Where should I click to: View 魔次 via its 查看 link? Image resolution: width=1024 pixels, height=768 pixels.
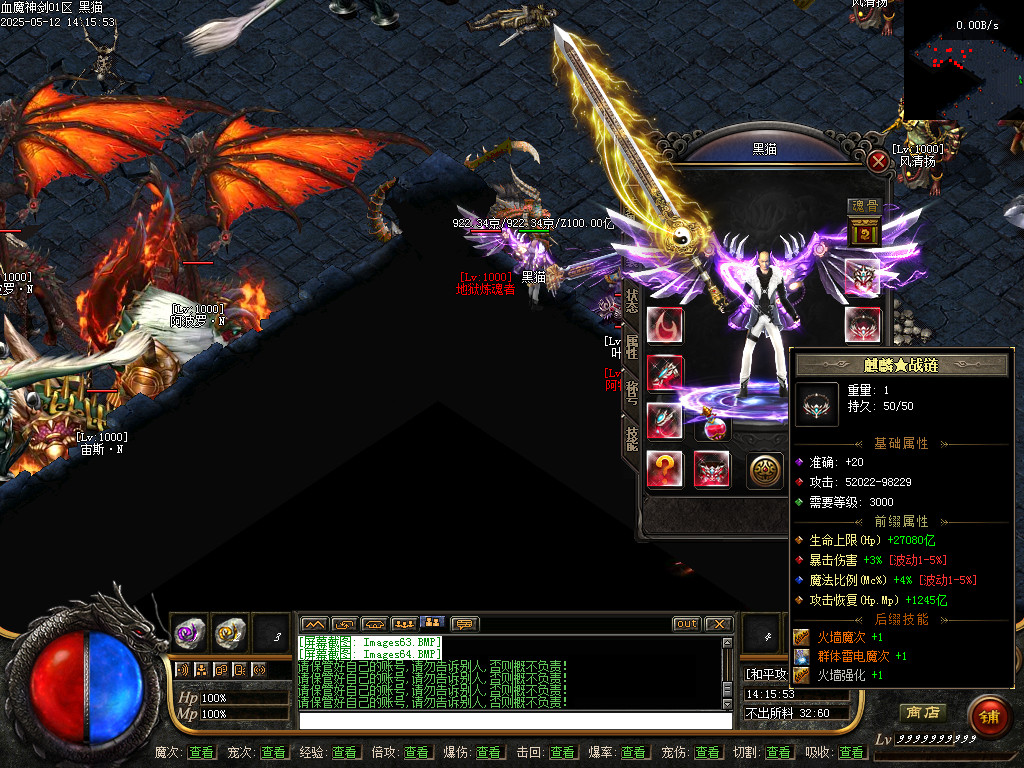201,752
